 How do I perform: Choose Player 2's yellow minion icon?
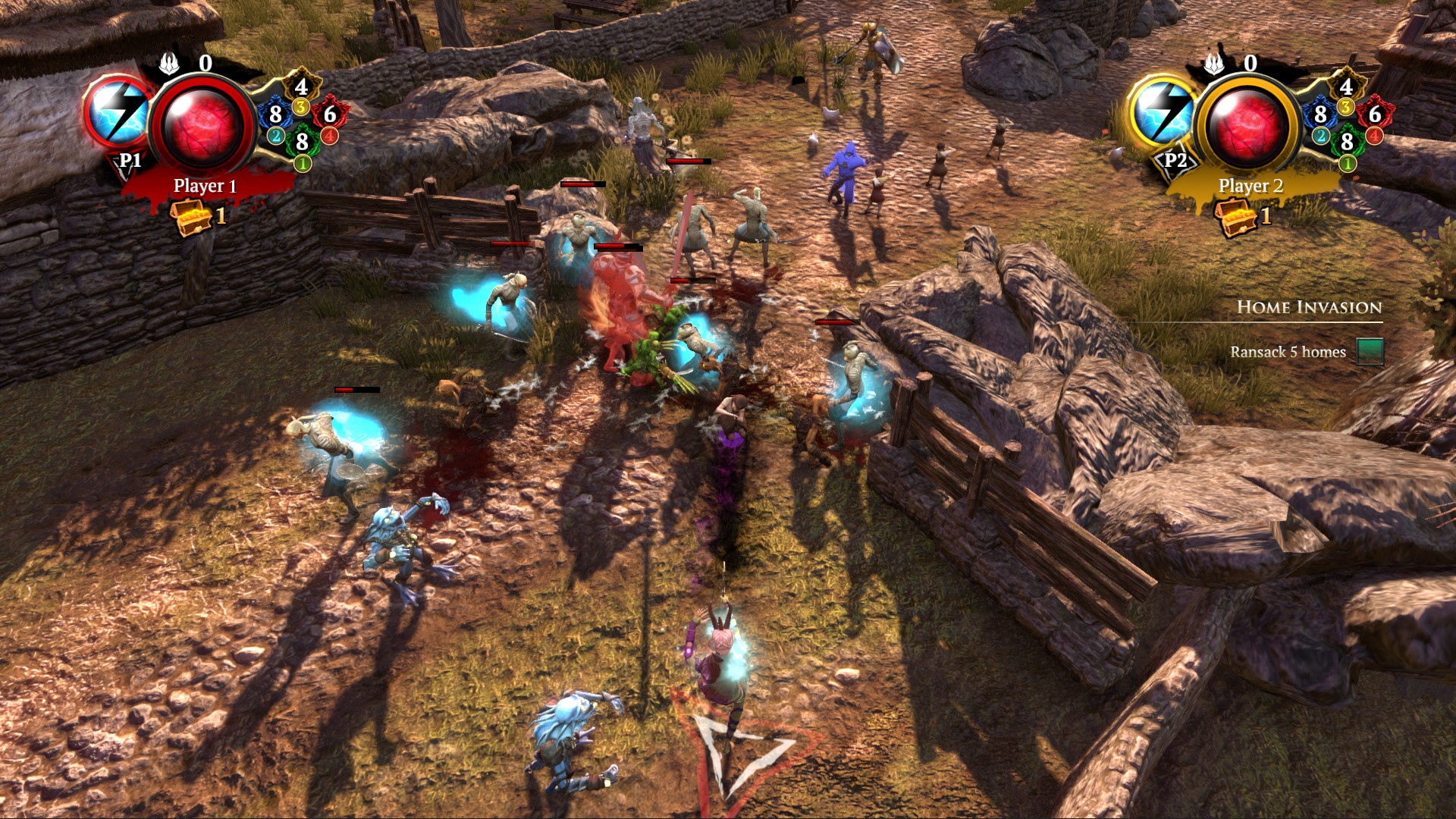click(x=1346, y=87)
